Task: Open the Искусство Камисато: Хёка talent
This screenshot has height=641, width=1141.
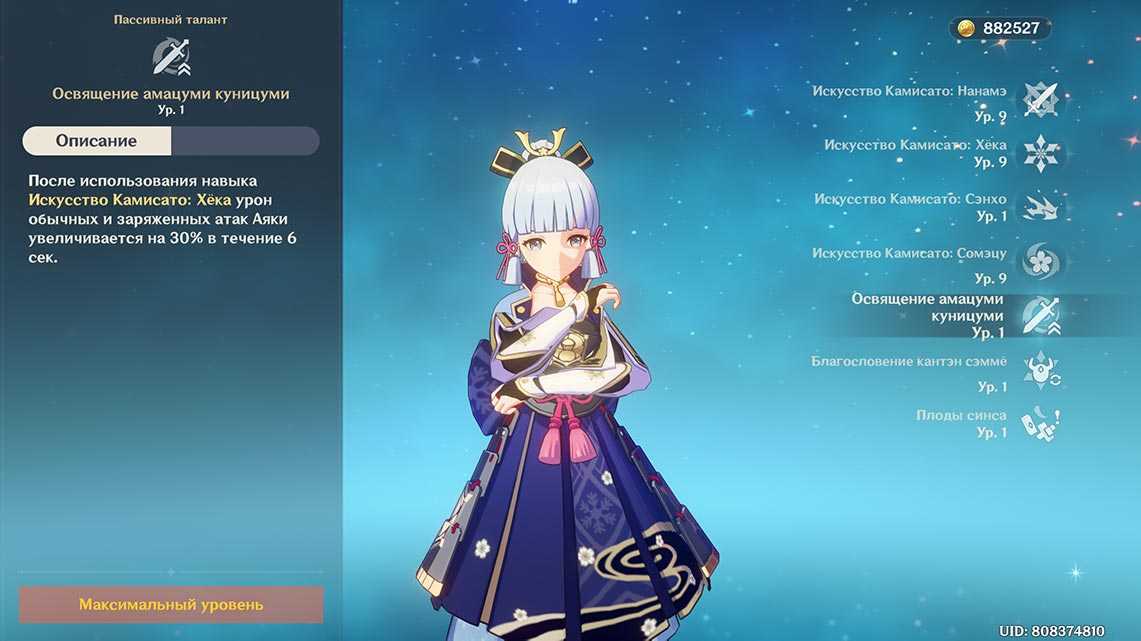Action: point(1040,153)
